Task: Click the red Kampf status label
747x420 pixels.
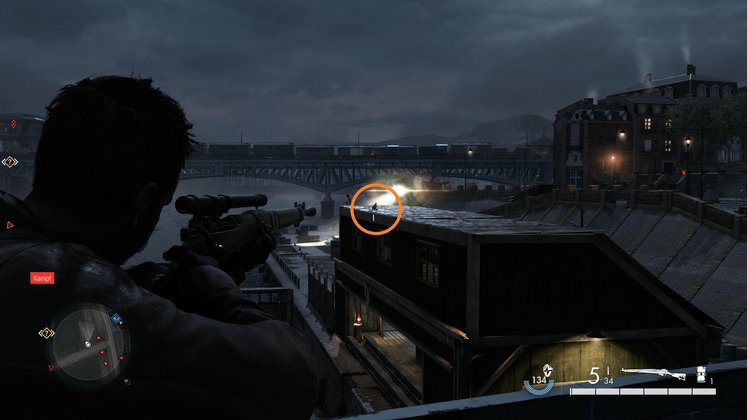Action: tap(40, 278)
